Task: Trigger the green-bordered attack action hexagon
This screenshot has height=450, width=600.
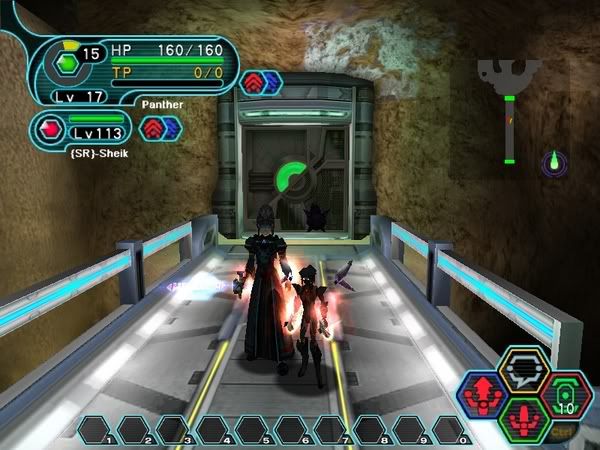Action: tap(525, 420)
